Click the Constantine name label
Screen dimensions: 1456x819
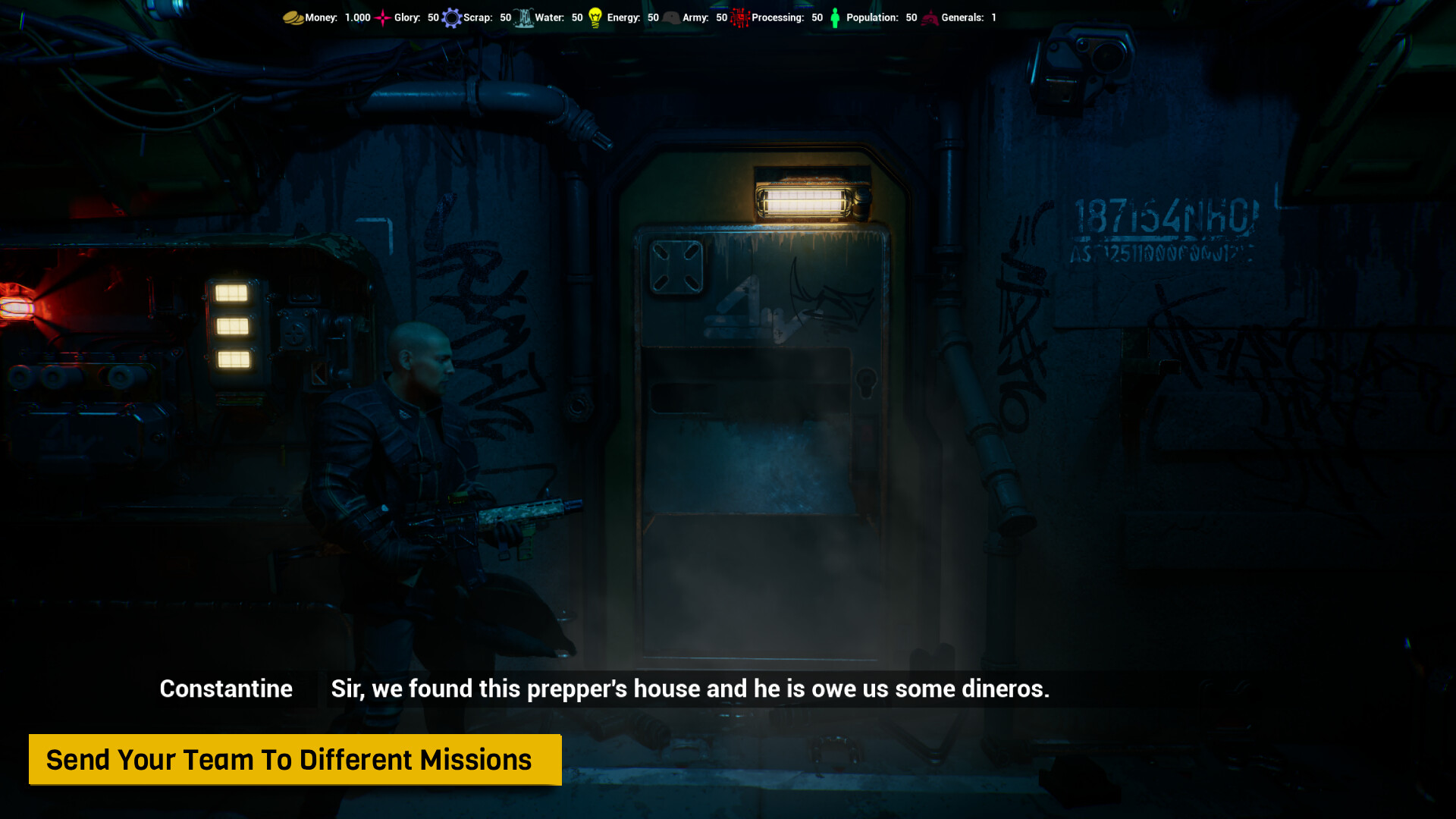(x=225, y=689)
